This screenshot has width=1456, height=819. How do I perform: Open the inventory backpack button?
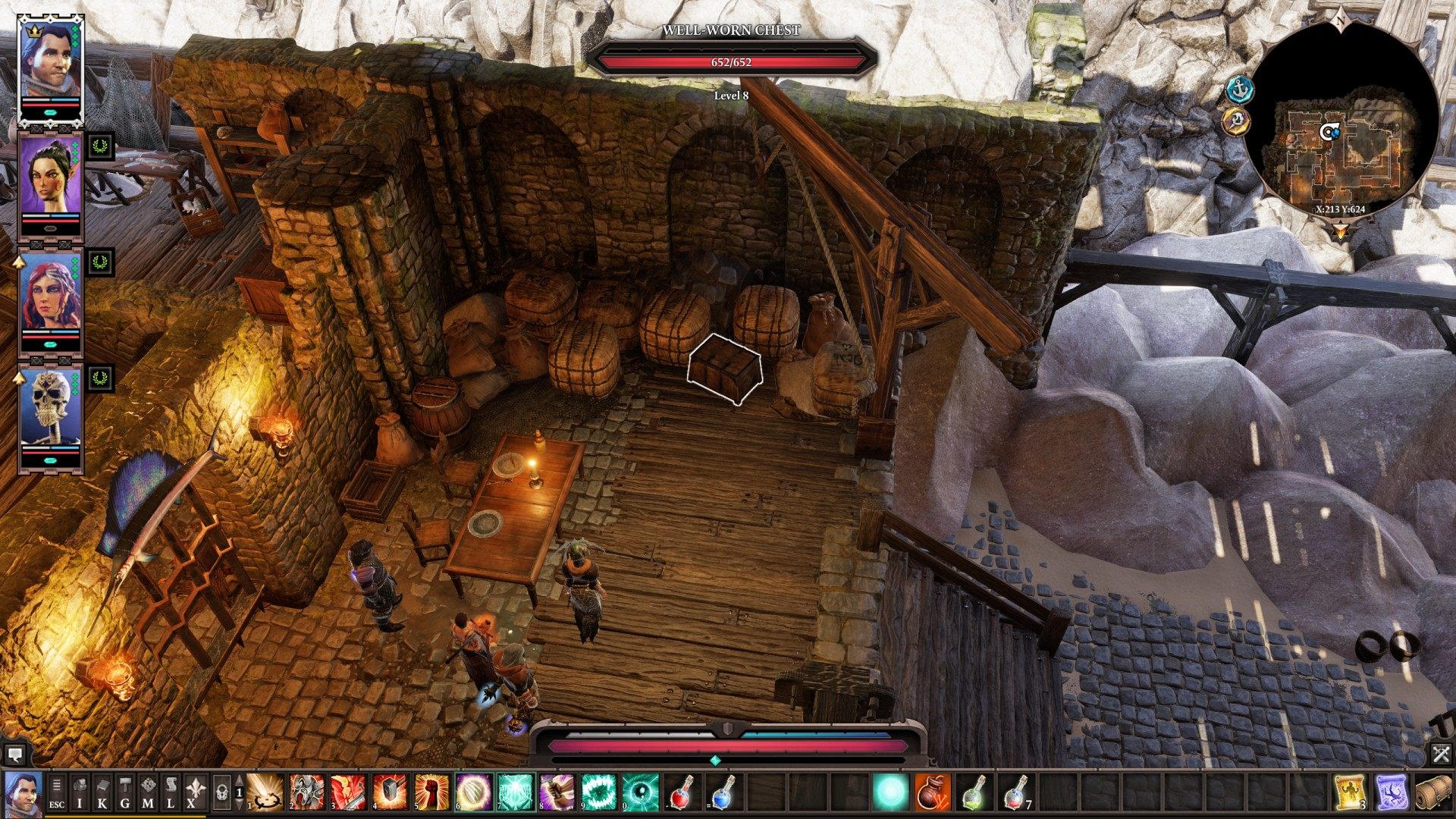coord(80,793)
